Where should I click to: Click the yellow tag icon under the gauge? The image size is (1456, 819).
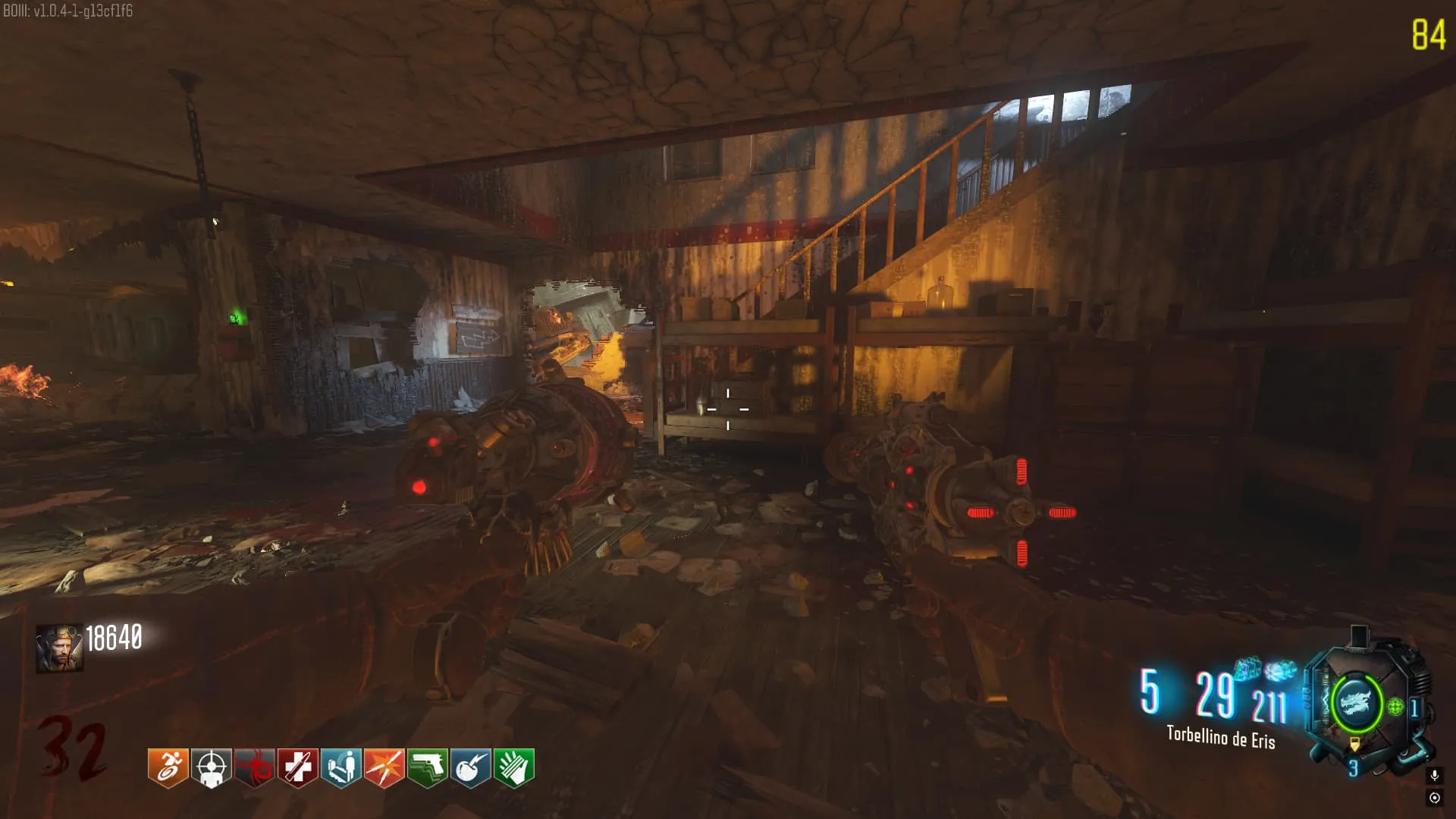pos(1354,745)
